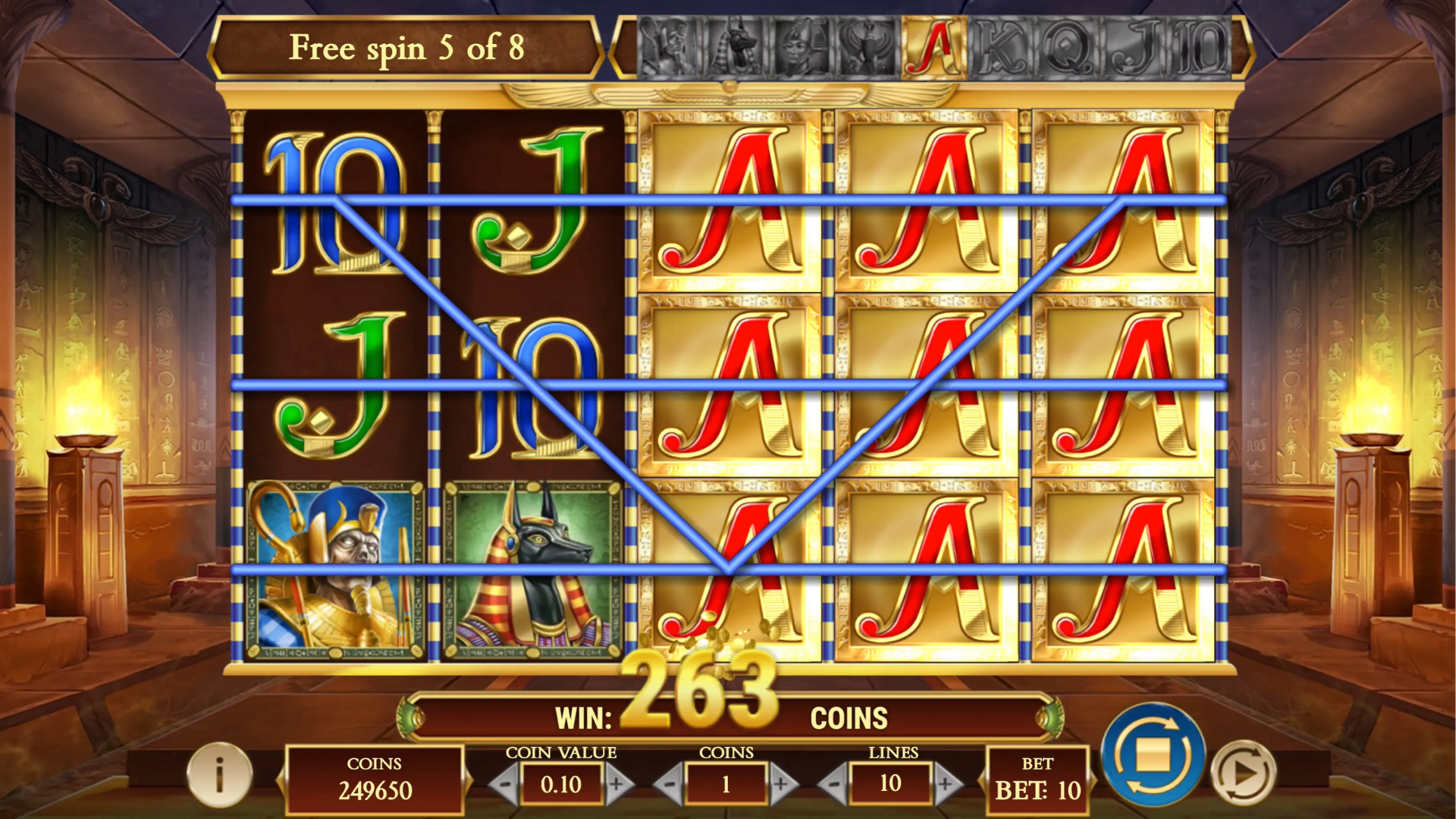Open the game information panel via the i icon
Screen dimensions: 1456x819
(219, 775)
